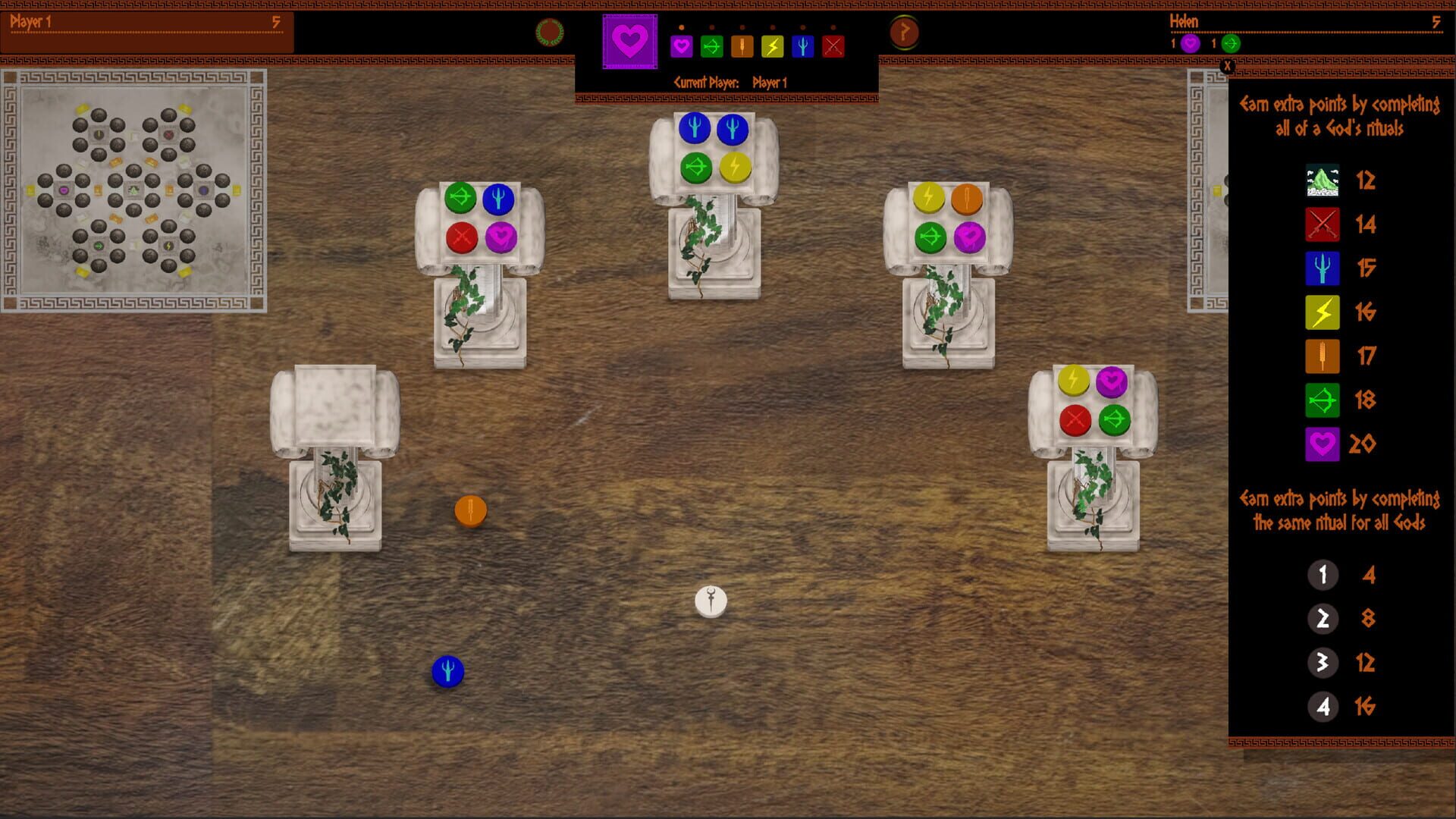Pick up the orange token on the board
Viewport: 1456px width, 819px height.
pyautogui.click(x=470, y=510)
